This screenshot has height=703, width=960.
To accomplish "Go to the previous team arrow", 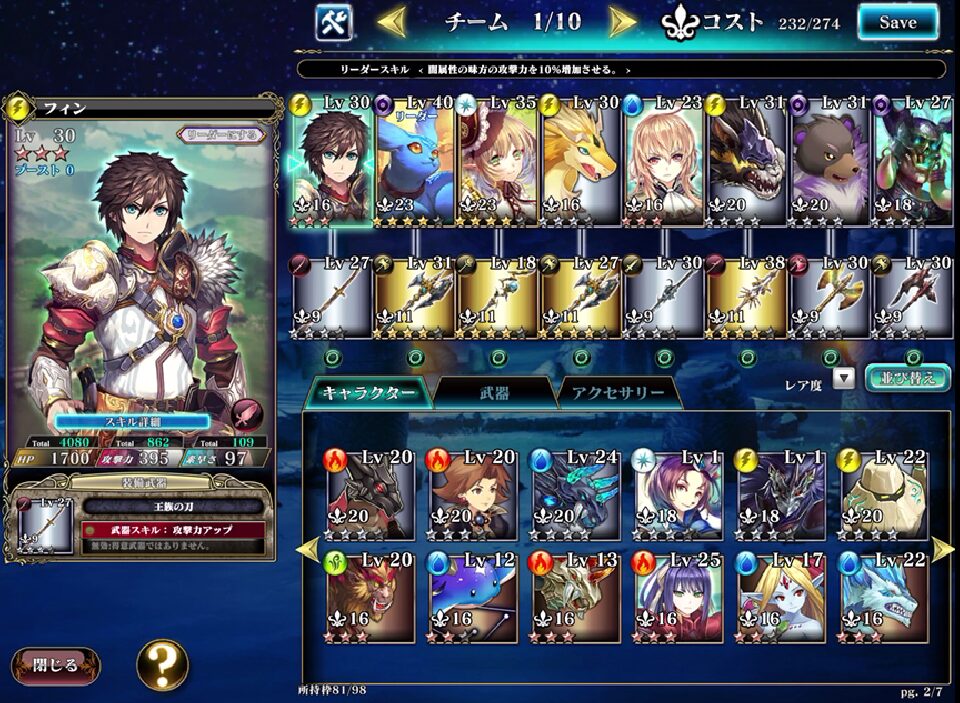I will (x=391, y=21).
